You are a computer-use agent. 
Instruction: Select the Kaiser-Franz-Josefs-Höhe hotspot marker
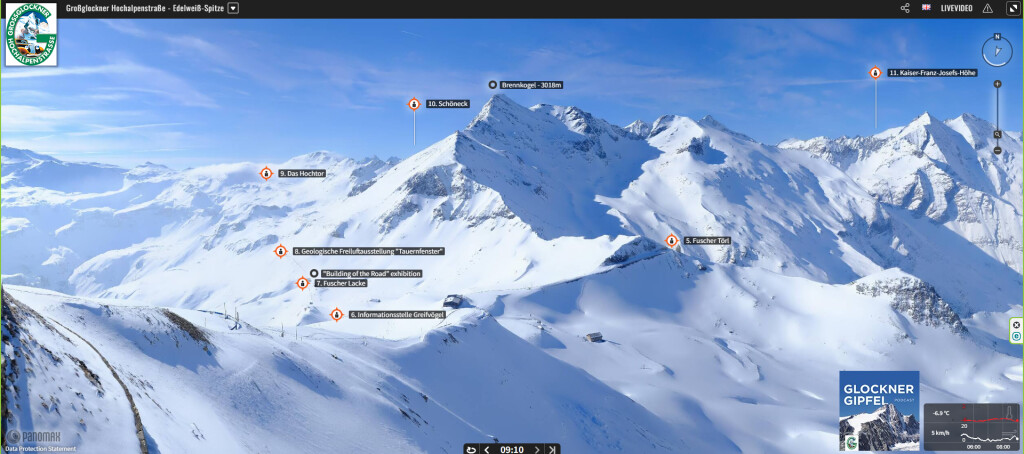(x=875, y=73)
